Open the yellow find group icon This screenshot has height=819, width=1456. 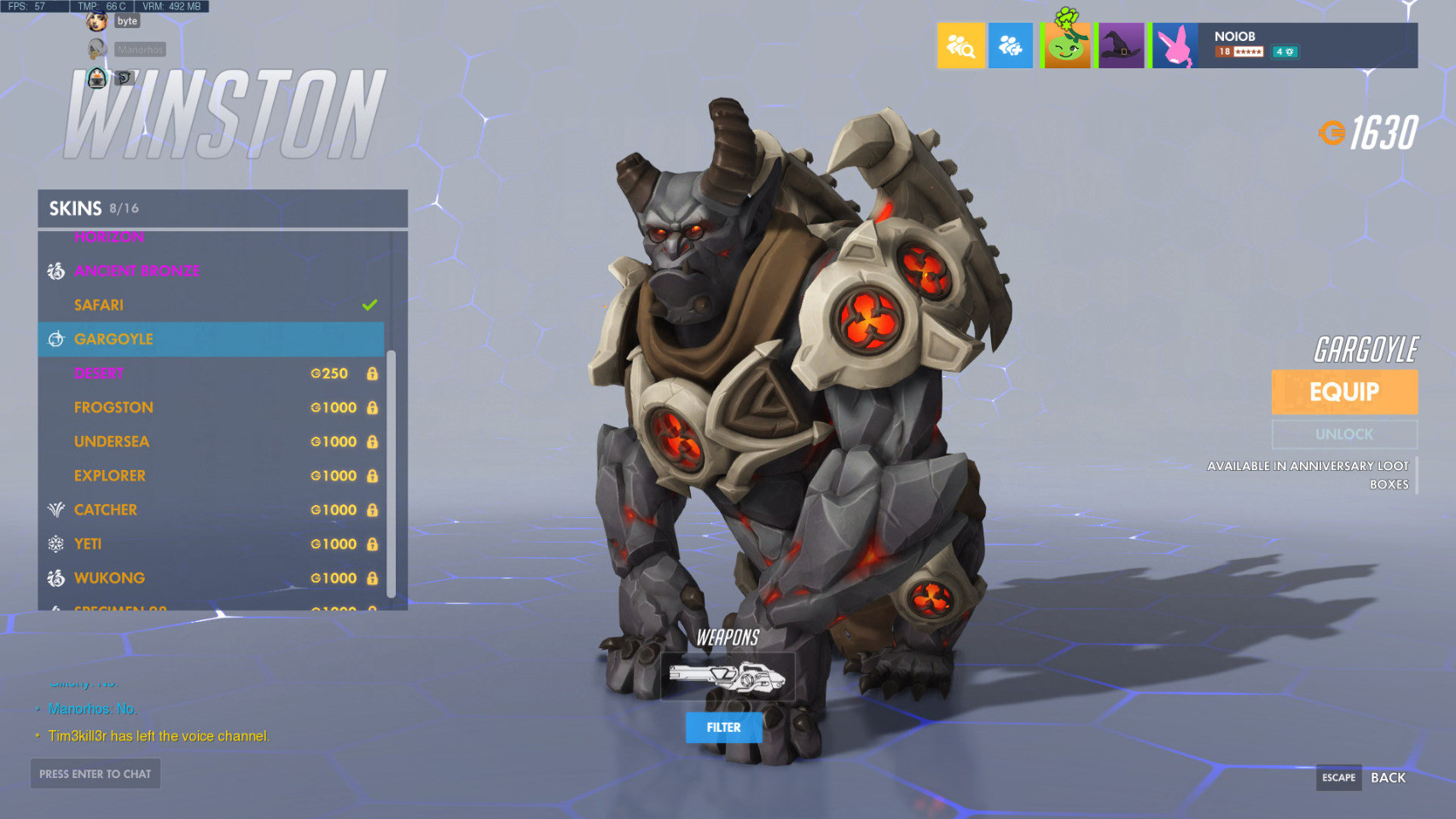point(960,45)
